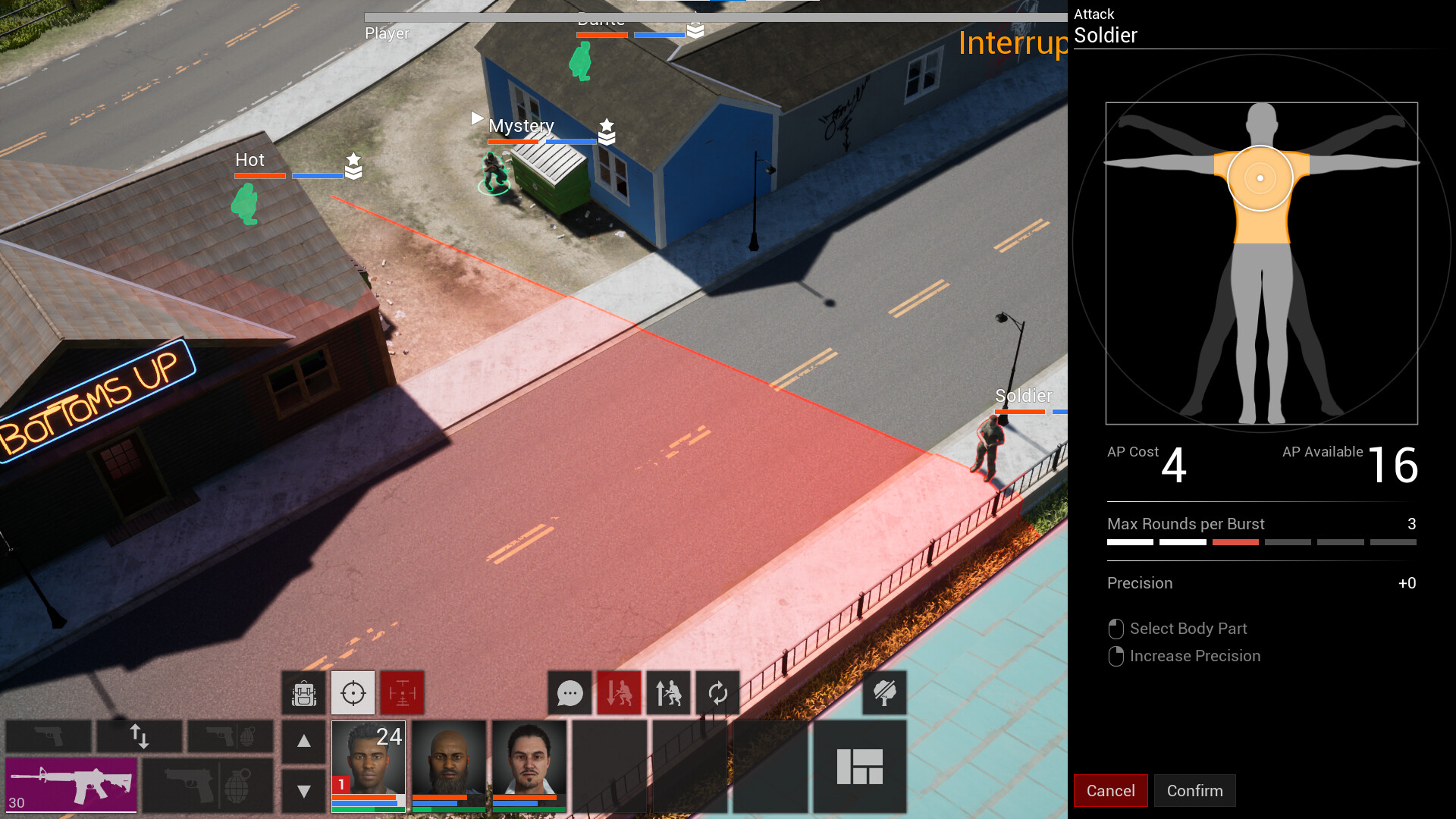Select the stand-up stance icon
The image size is (1456, 819).
pyautogui.click(x=668, y=692)
